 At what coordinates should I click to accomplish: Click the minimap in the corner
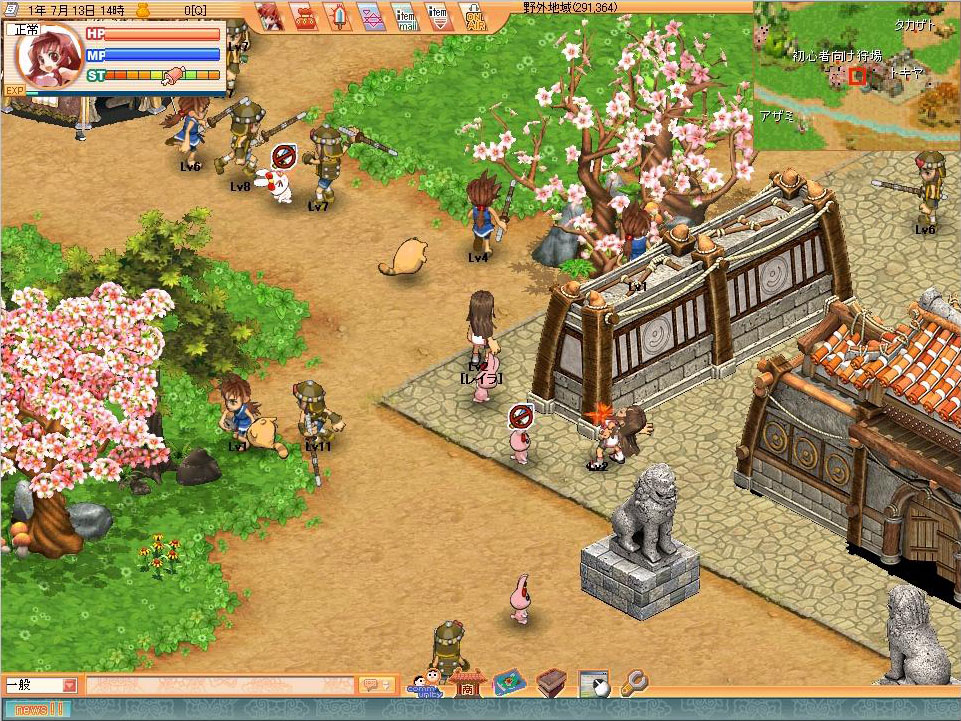tap(856, 75)
